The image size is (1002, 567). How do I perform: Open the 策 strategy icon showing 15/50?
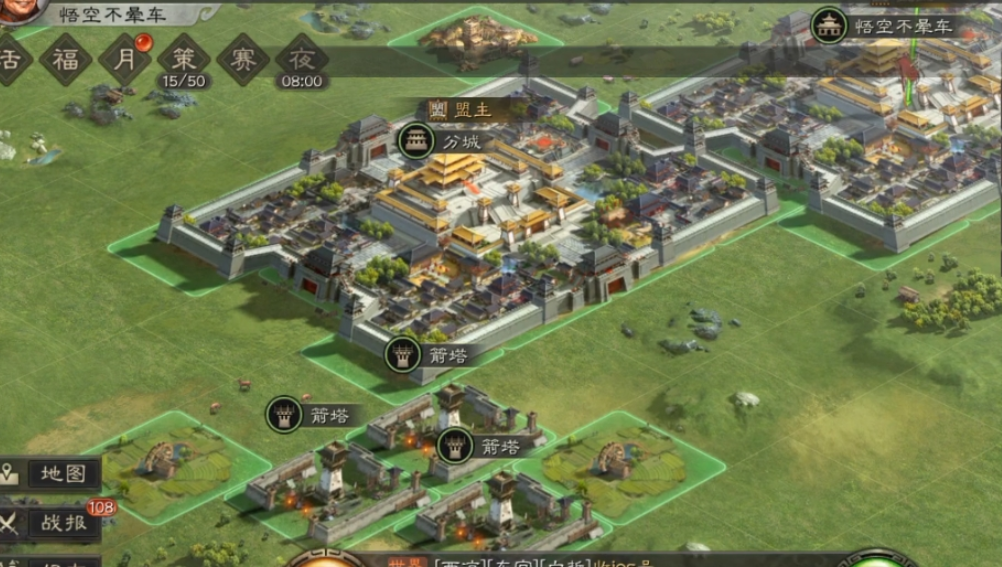(x=184, y=59)
